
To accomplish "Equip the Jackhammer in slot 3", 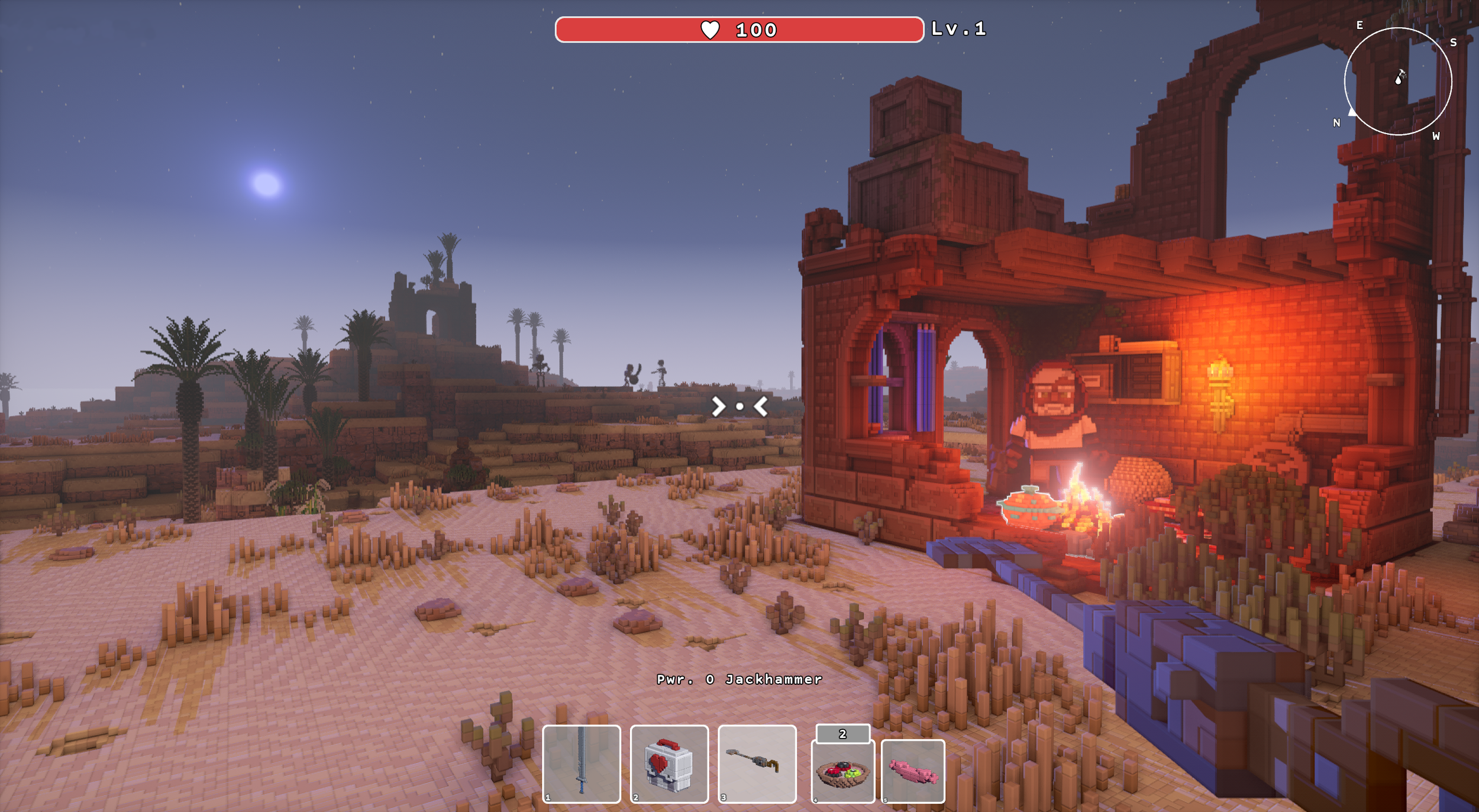I will (757, 764).
